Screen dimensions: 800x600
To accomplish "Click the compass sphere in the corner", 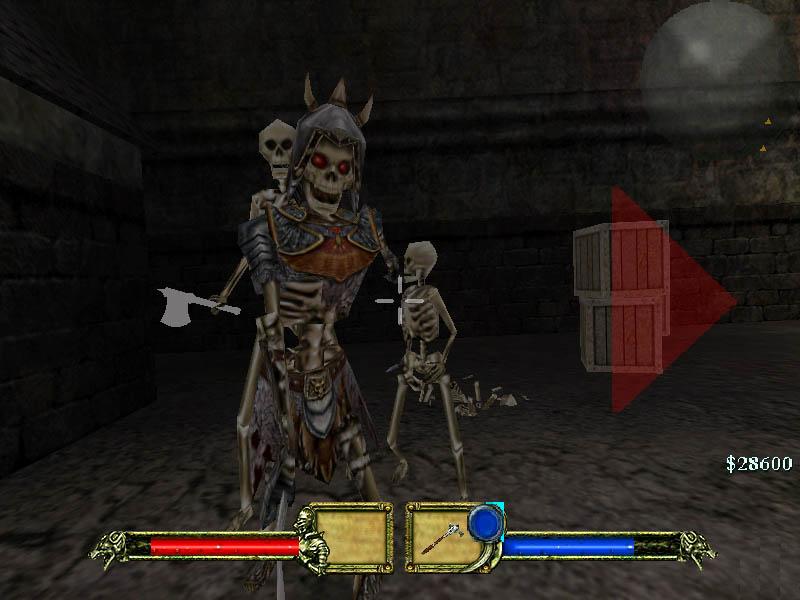I will coord(709,69).
